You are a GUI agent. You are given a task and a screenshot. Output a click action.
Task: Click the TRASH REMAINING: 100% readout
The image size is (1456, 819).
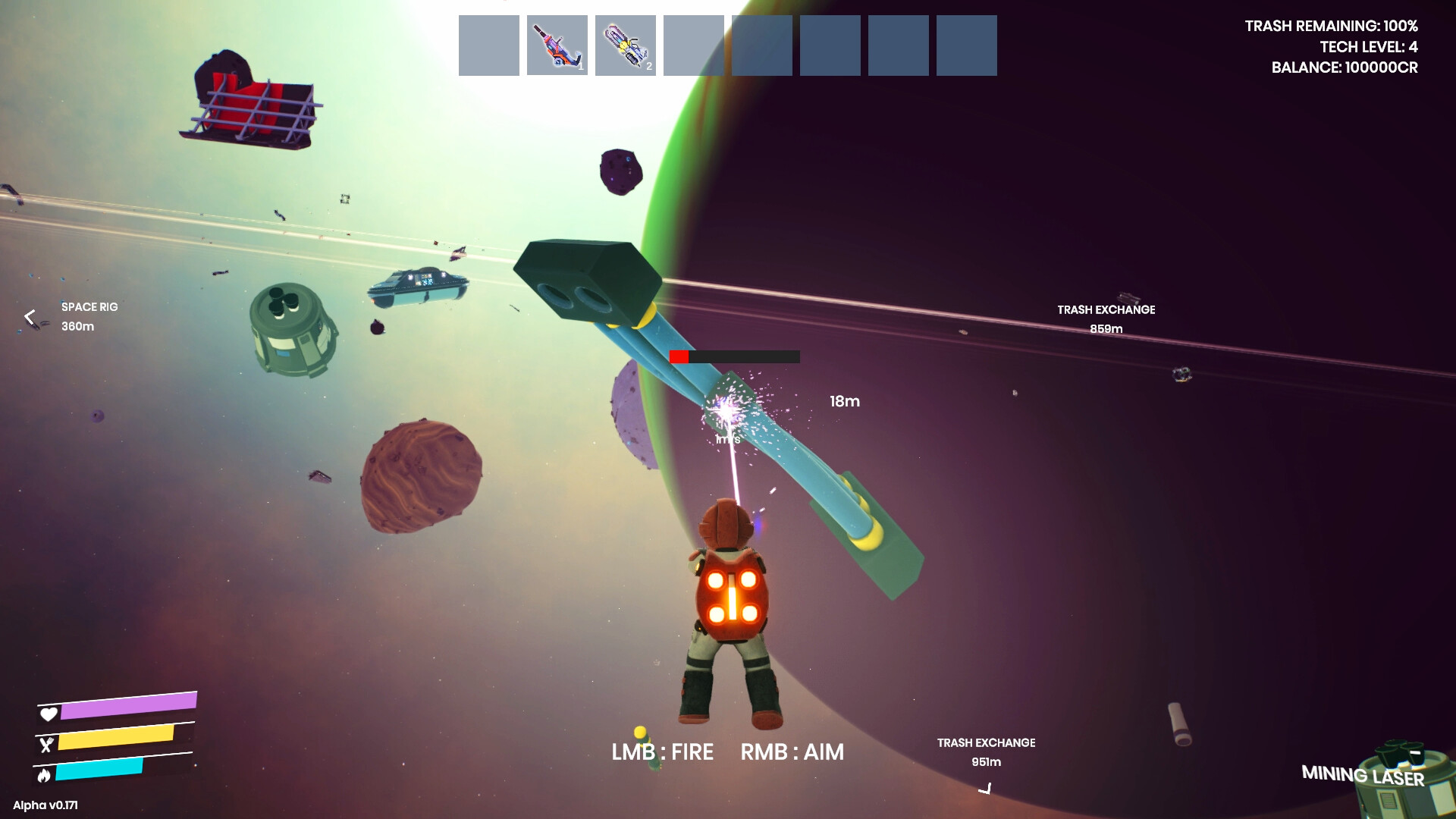click(1331, 25)
